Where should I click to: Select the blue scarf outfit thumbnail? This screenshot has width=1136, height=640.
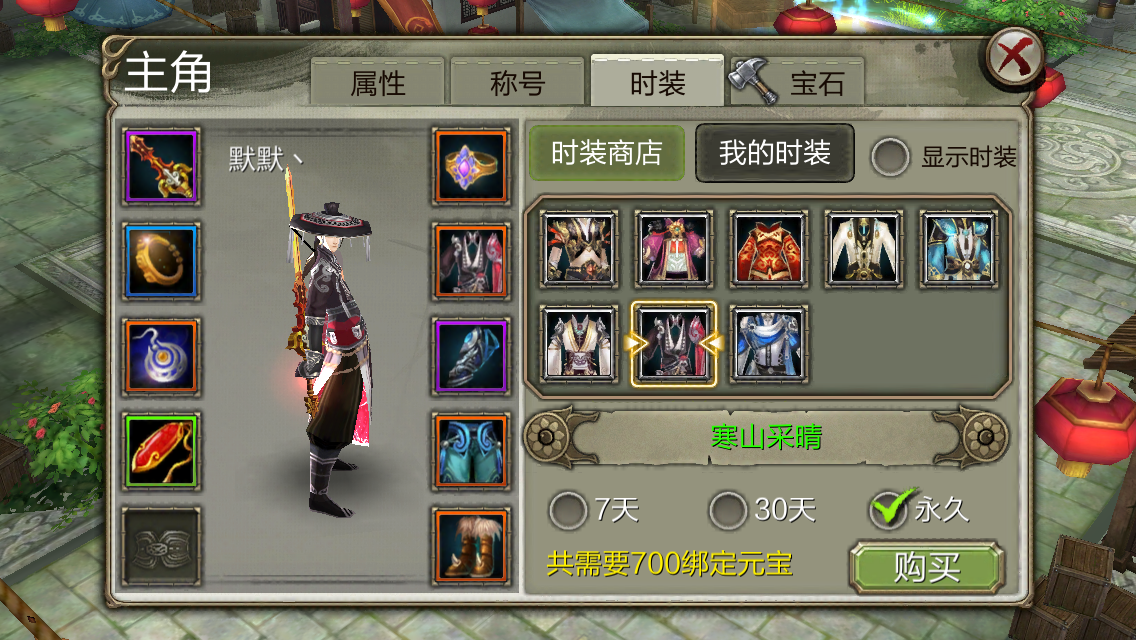[x=768, y=344]
